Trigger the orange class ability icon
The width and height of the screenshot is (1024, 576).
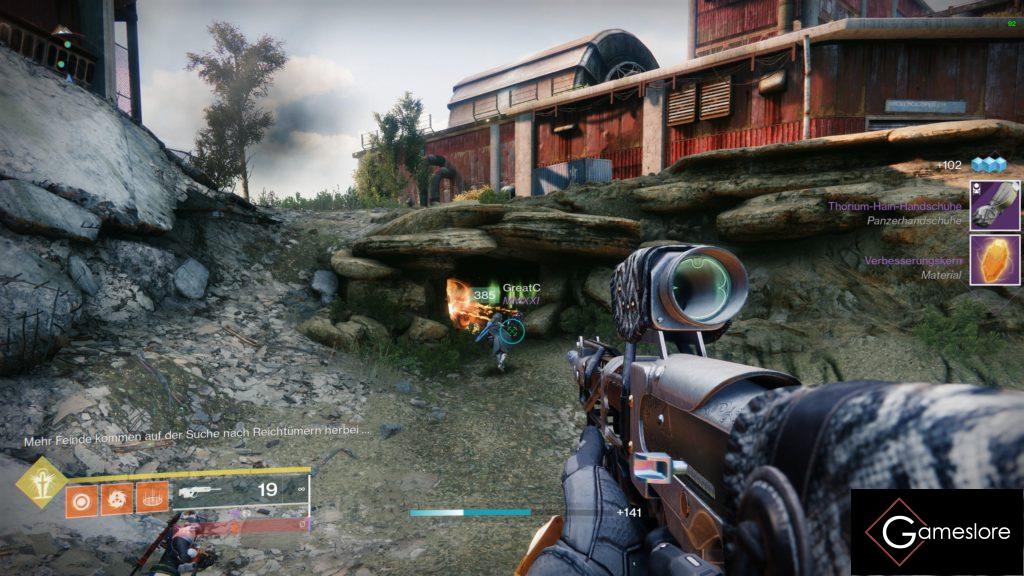150,498
